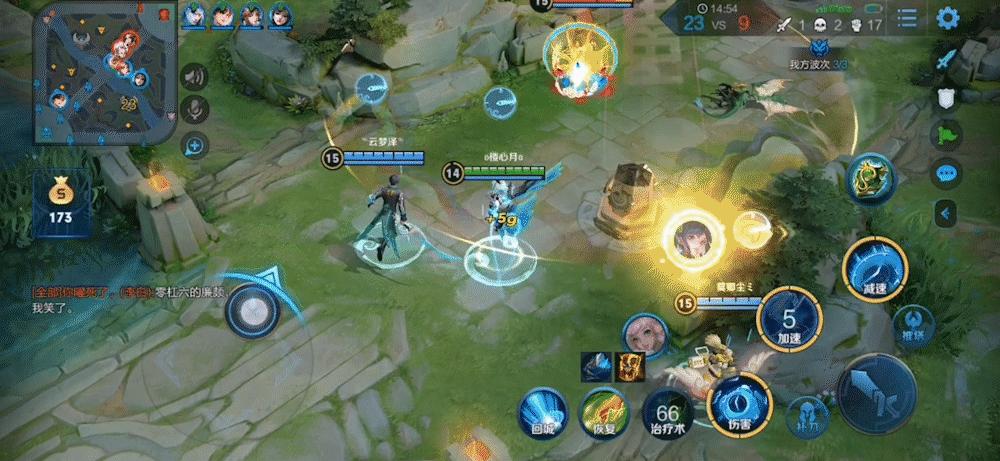Tap the main basic attack button

[x=876, y=393]
